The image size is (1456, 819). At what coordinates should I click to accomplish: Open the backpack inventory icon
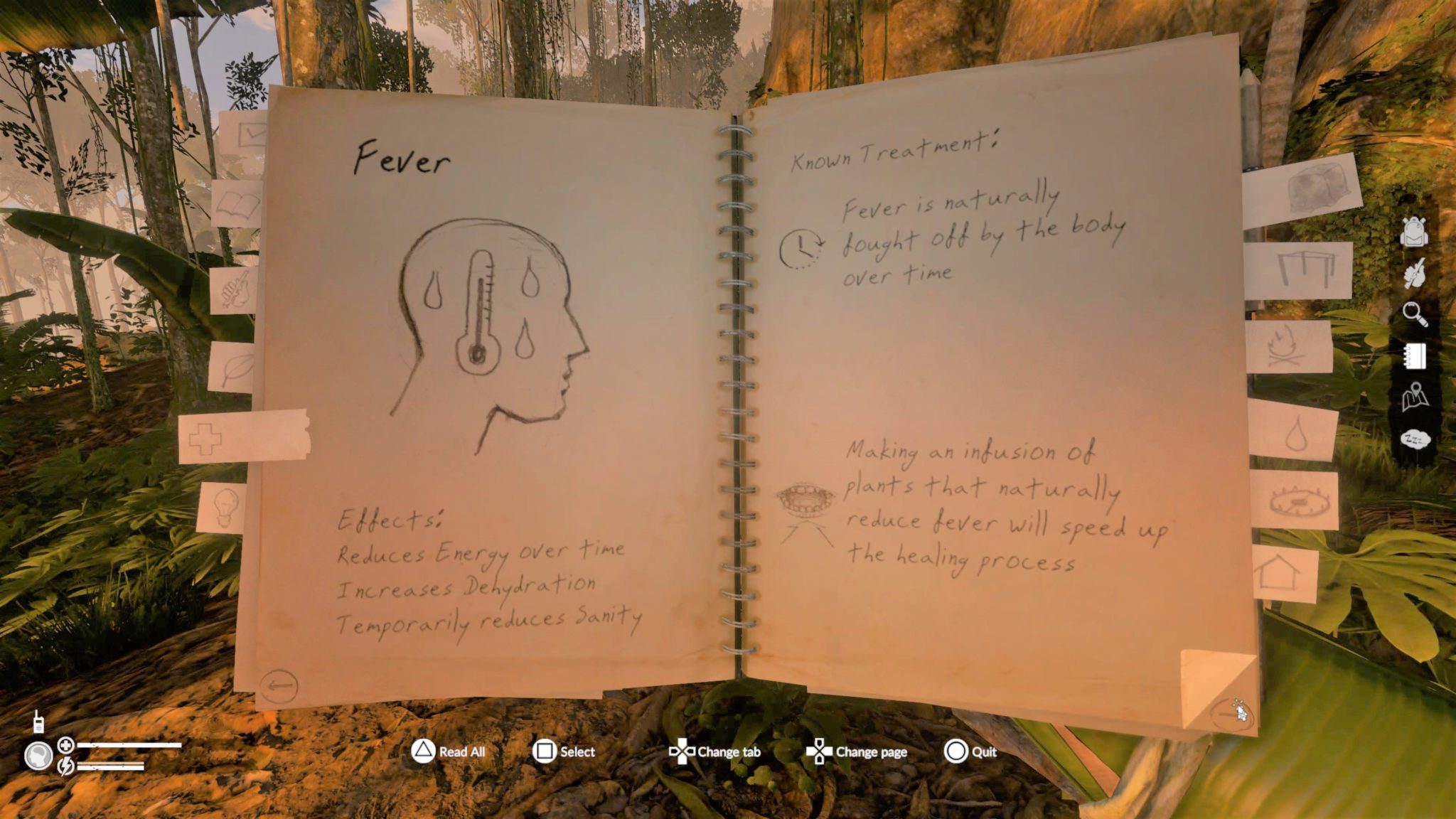pyautogui.click(x=1413, y=231)
